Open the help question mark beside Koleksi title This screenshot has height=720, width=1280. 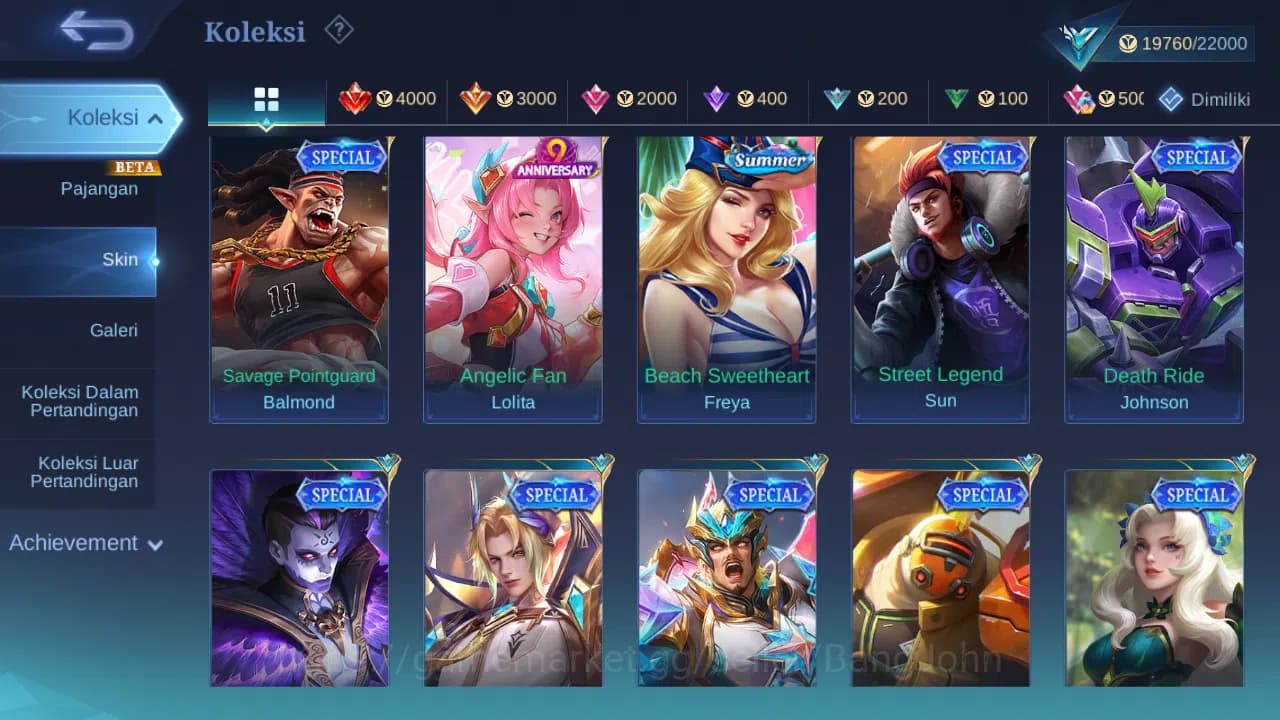[x=340, y=31]
